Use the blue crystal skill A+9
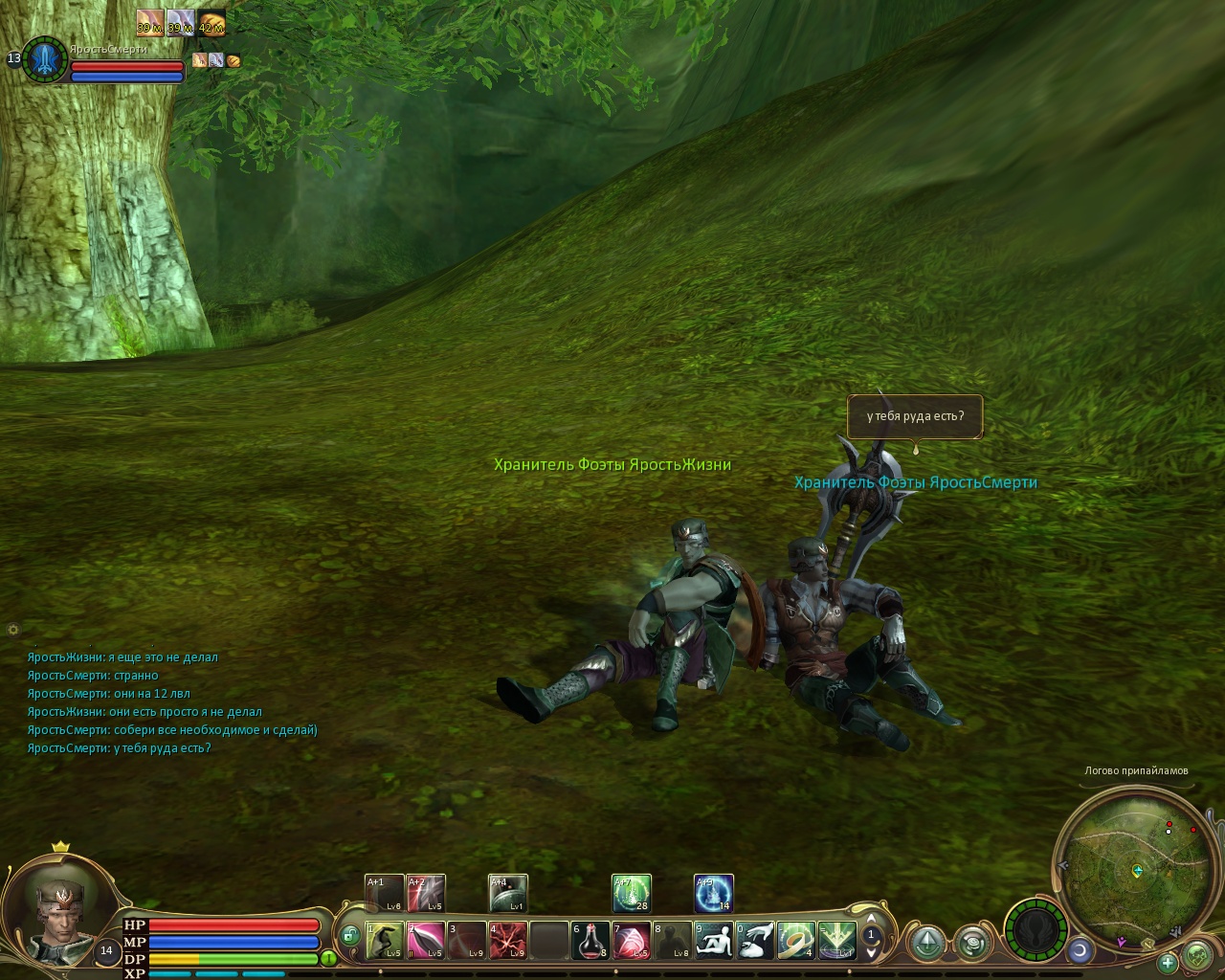Viewport: 1225px width, 980px height. tap(714, 893)
